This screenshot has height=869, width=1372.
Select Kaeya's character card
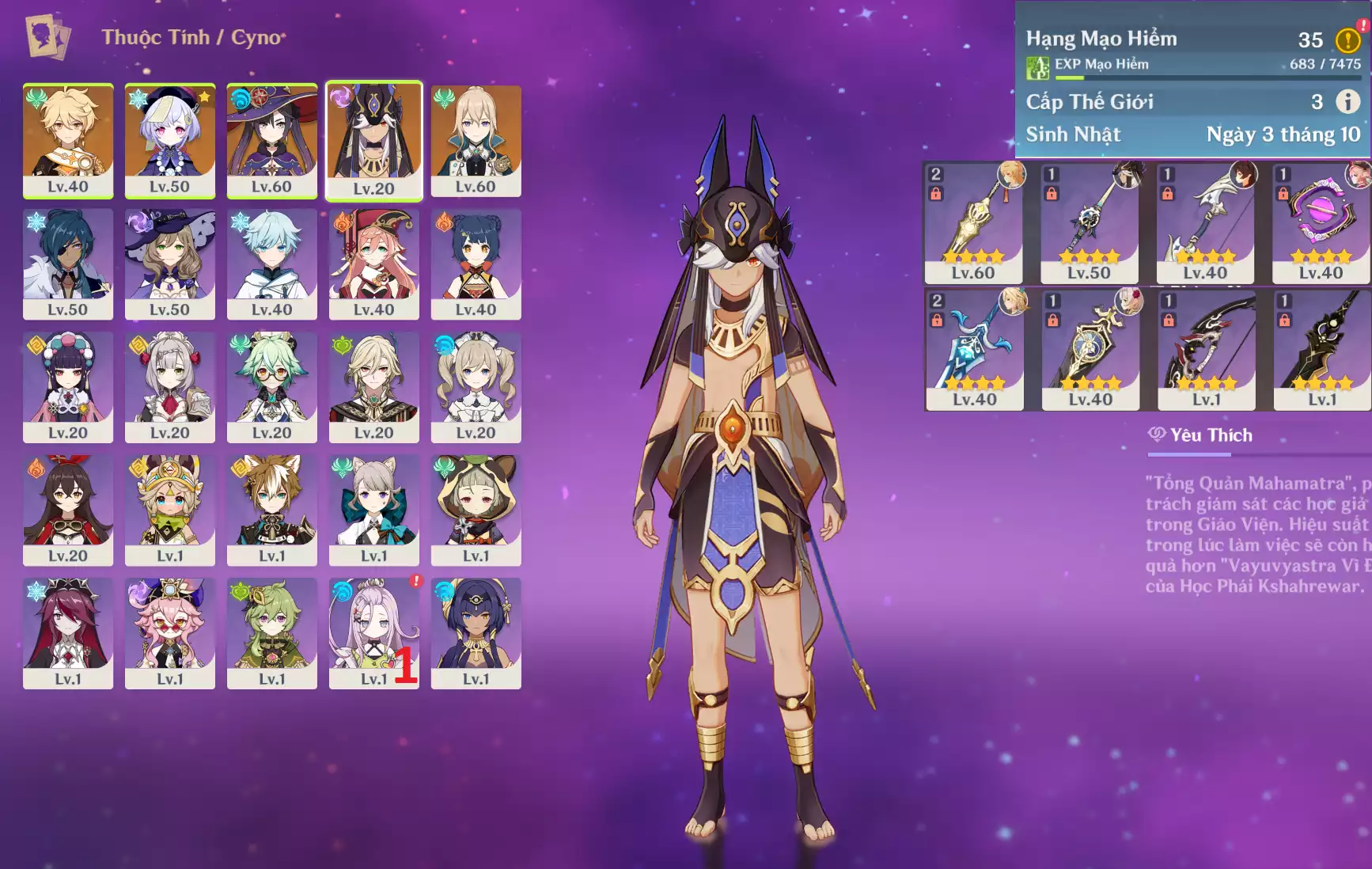coord(68,264)
